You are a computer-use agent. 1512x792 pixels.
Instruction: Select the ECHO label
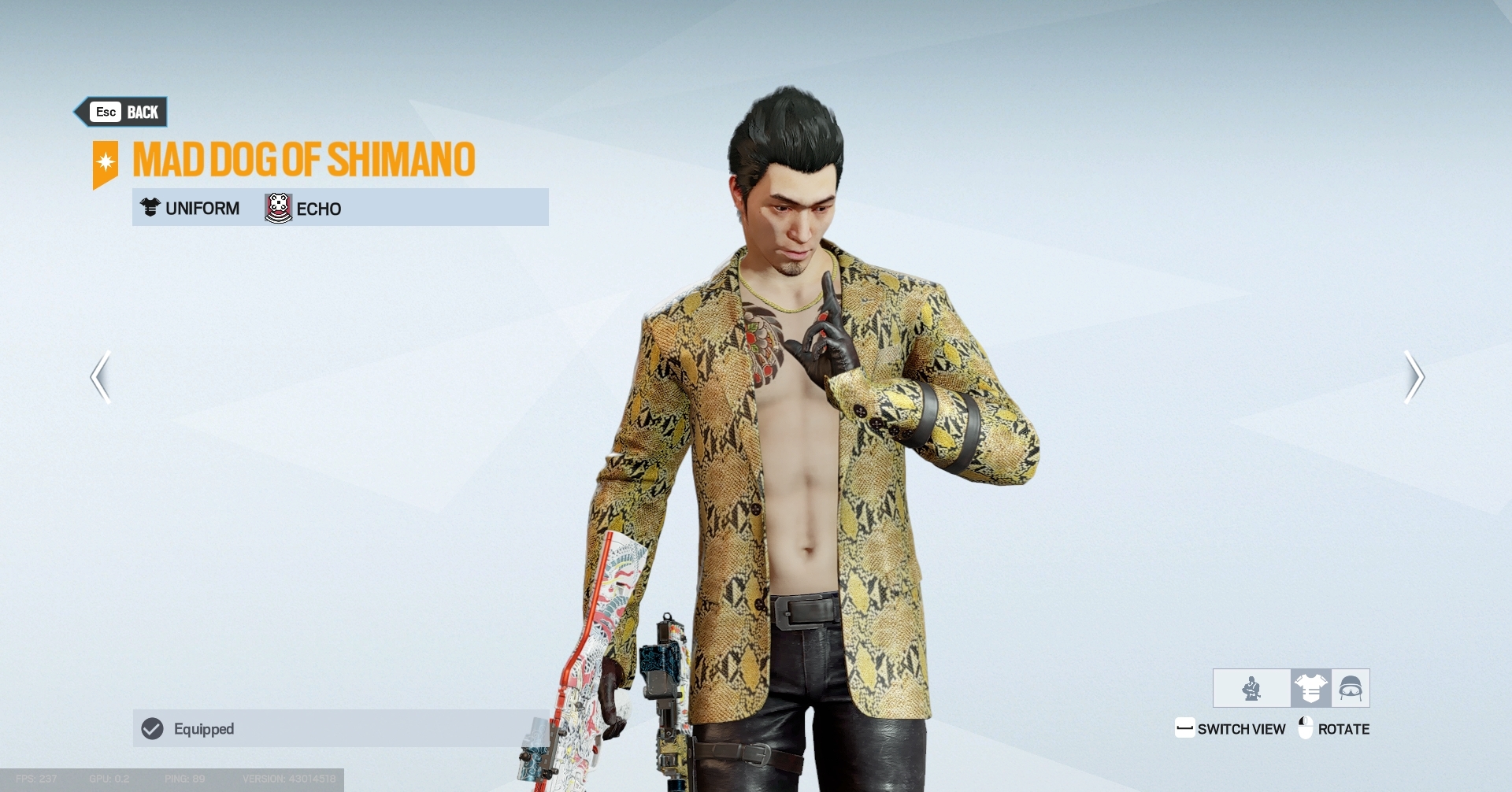pos(318,208)
